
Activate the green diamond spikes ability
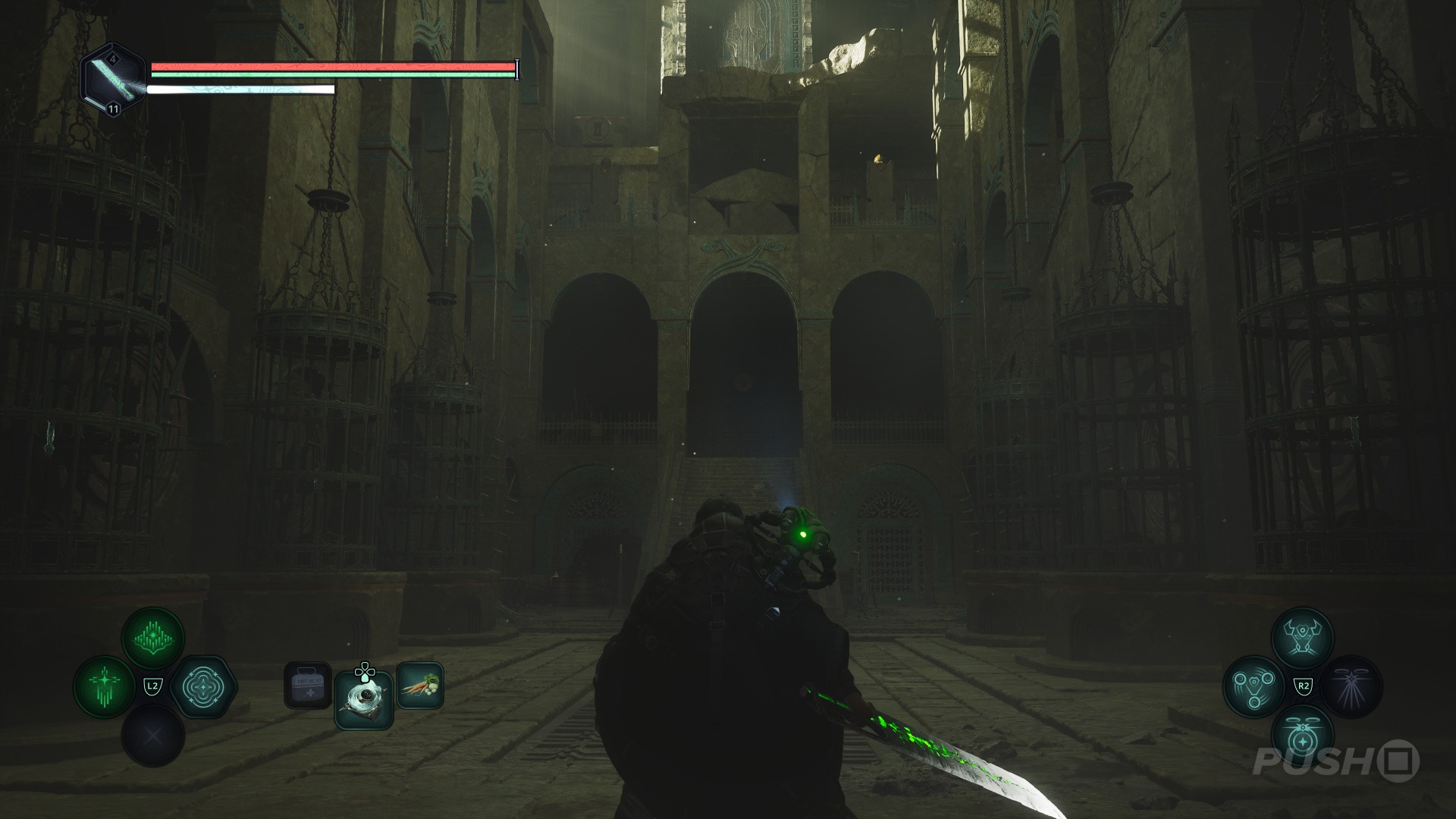click(153, 639)
